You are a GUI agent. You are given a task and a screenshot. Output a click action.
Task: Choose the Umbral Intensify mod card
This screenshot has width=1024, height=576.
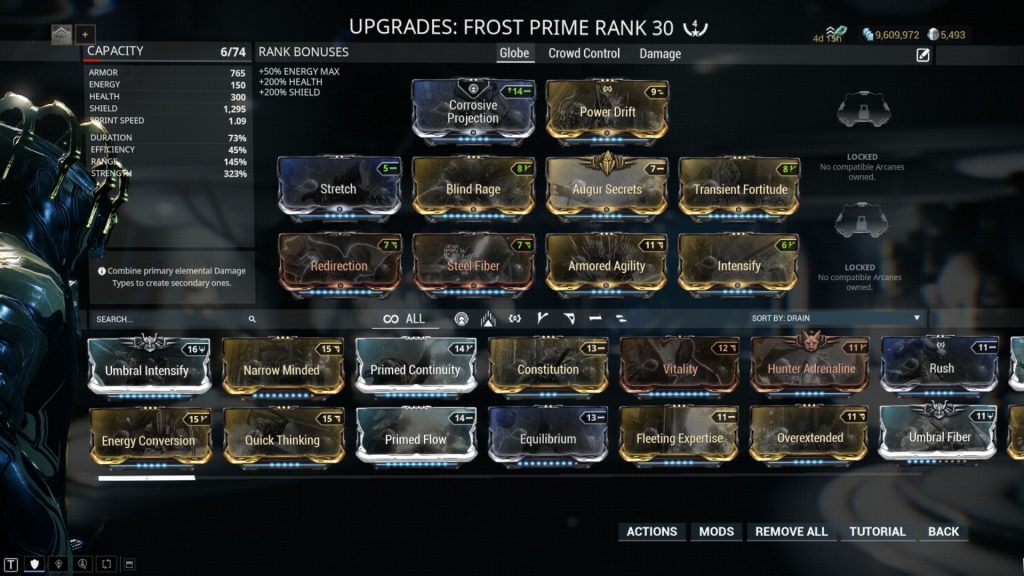click(147, 369)
